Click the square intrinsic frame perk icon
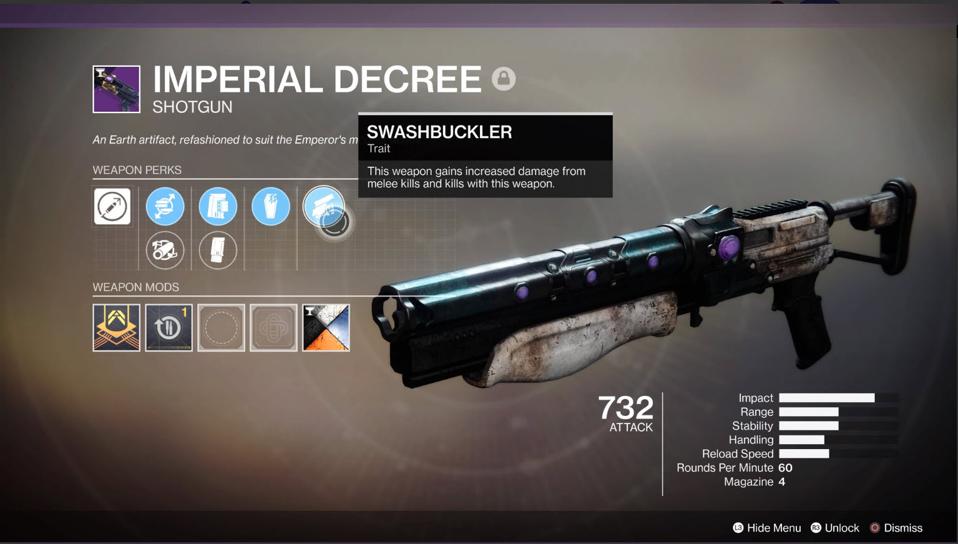Image resolution: width=958 pixels, height=544 pixels. coord(112,207)
